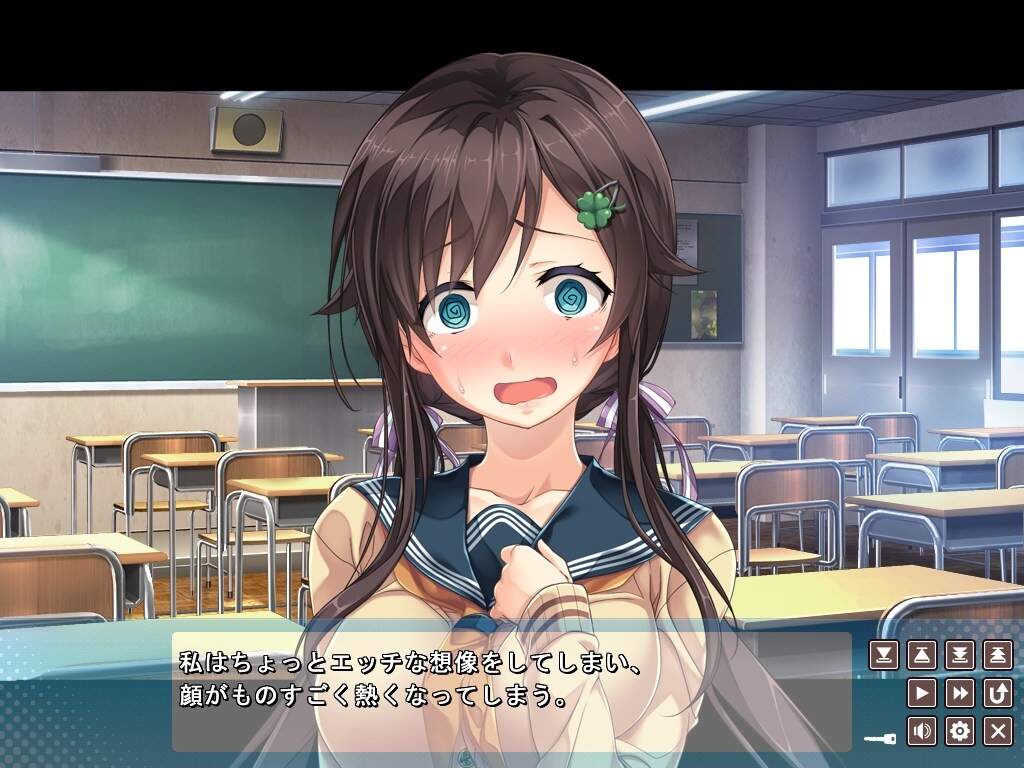Click the key icon beside the buttons

pyautogui.click(x=882, y=739)
